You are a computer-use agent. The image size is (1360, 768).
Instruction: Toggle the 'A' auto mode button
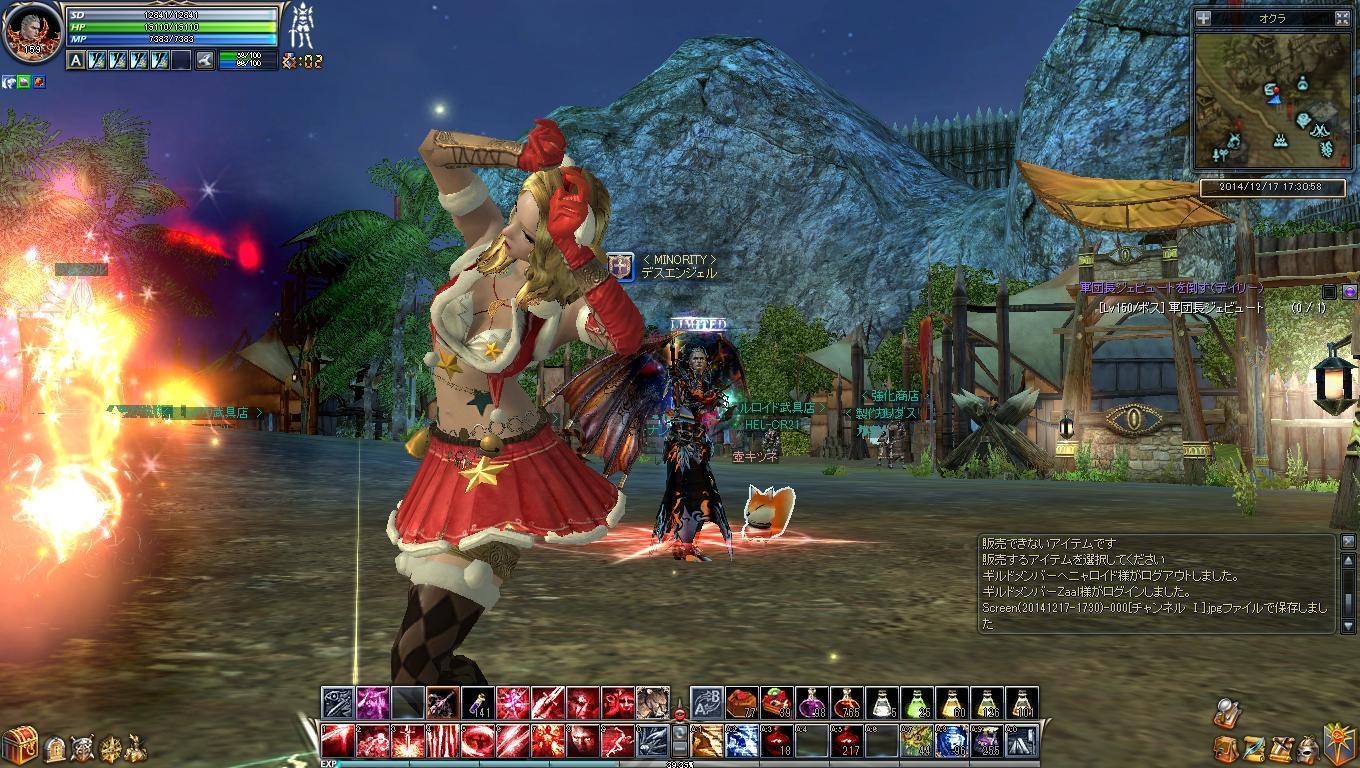pos(76,61)
